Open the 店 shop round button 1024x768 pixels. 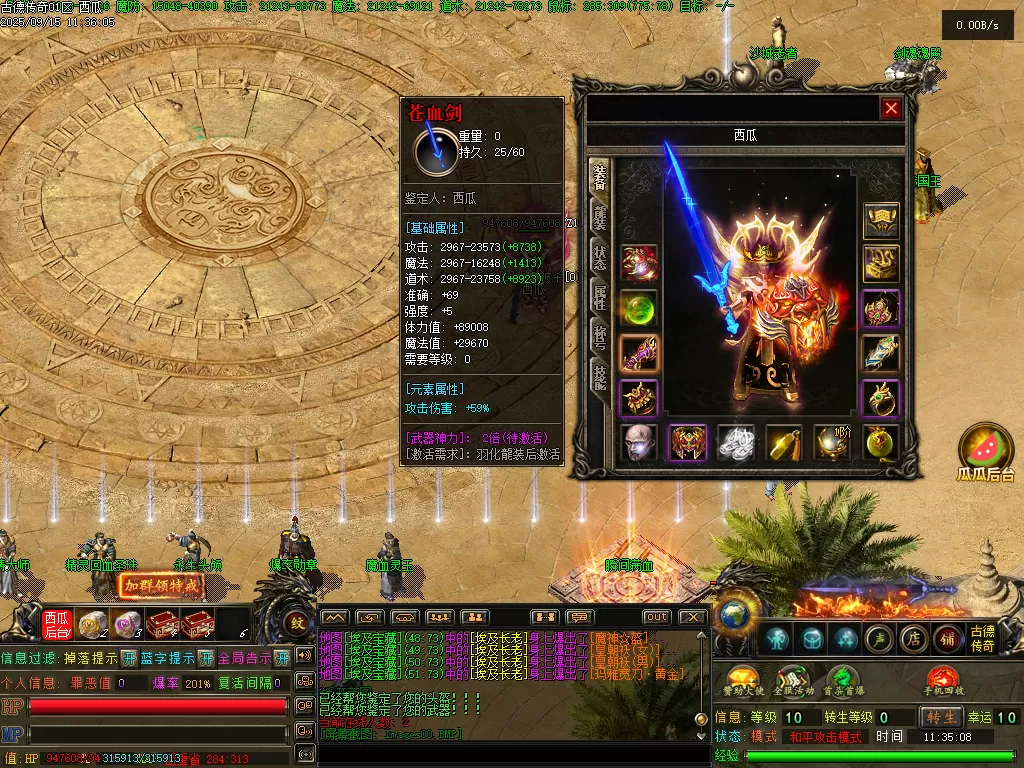912,639
